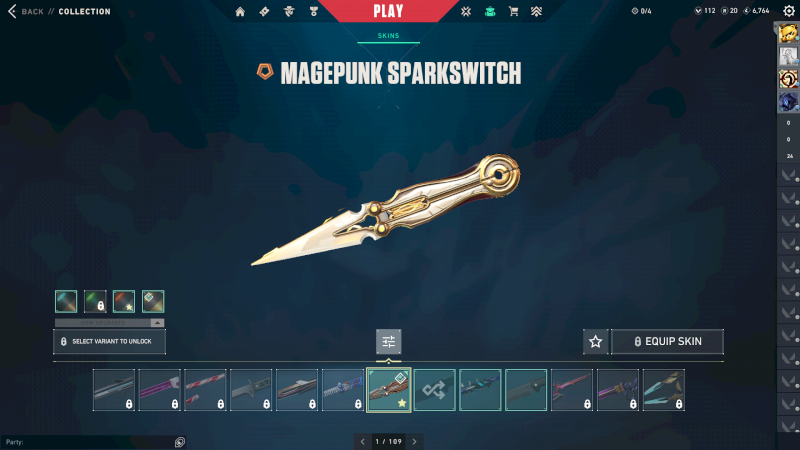Image resolution: width=800 pixels, height=450 pixels.
Task: Click Select Variant to Unlock button
Action: coord(109,342)
